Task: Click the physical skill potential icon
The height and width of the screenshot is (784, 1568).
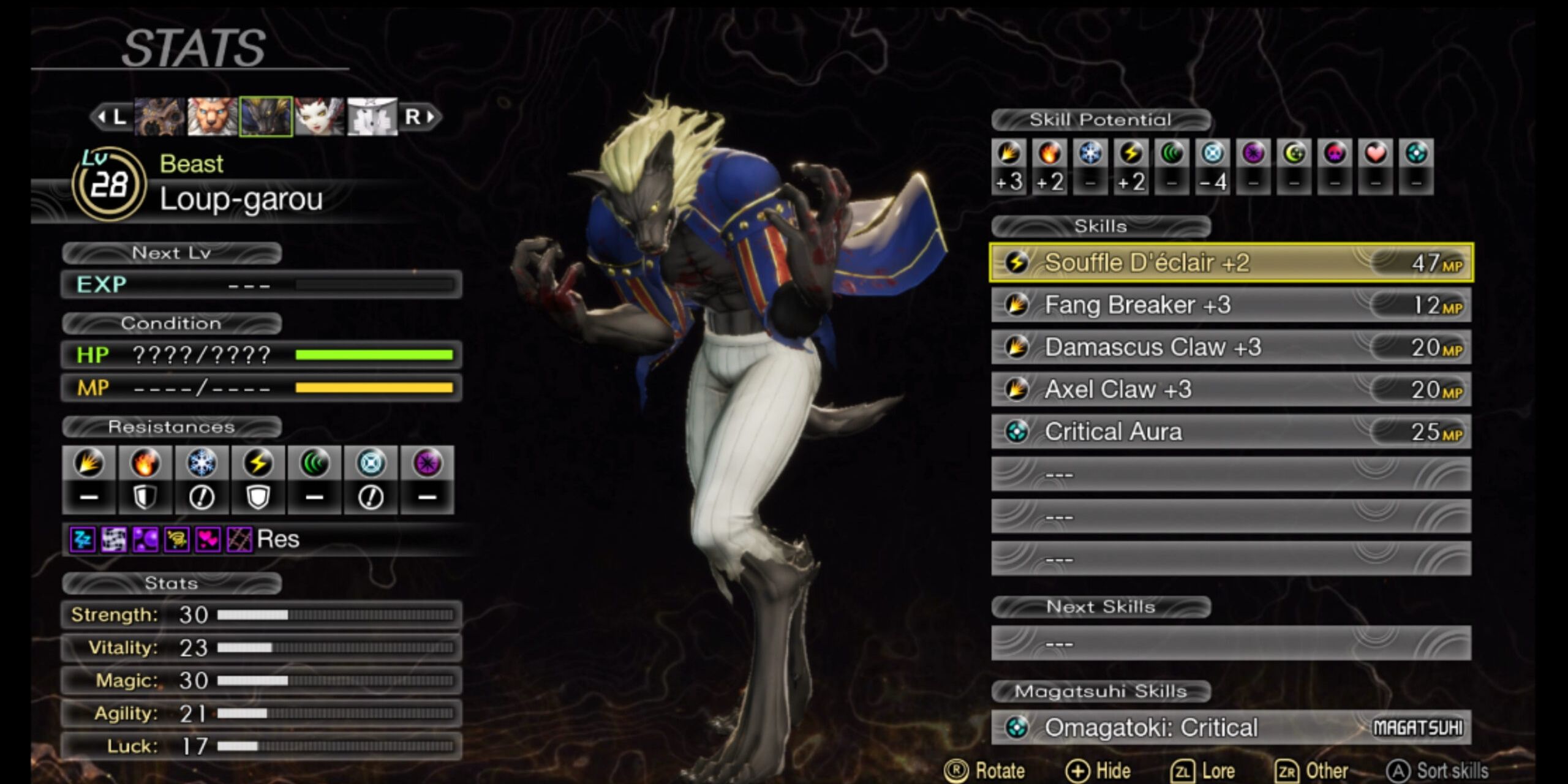Action: [1009, 153]
